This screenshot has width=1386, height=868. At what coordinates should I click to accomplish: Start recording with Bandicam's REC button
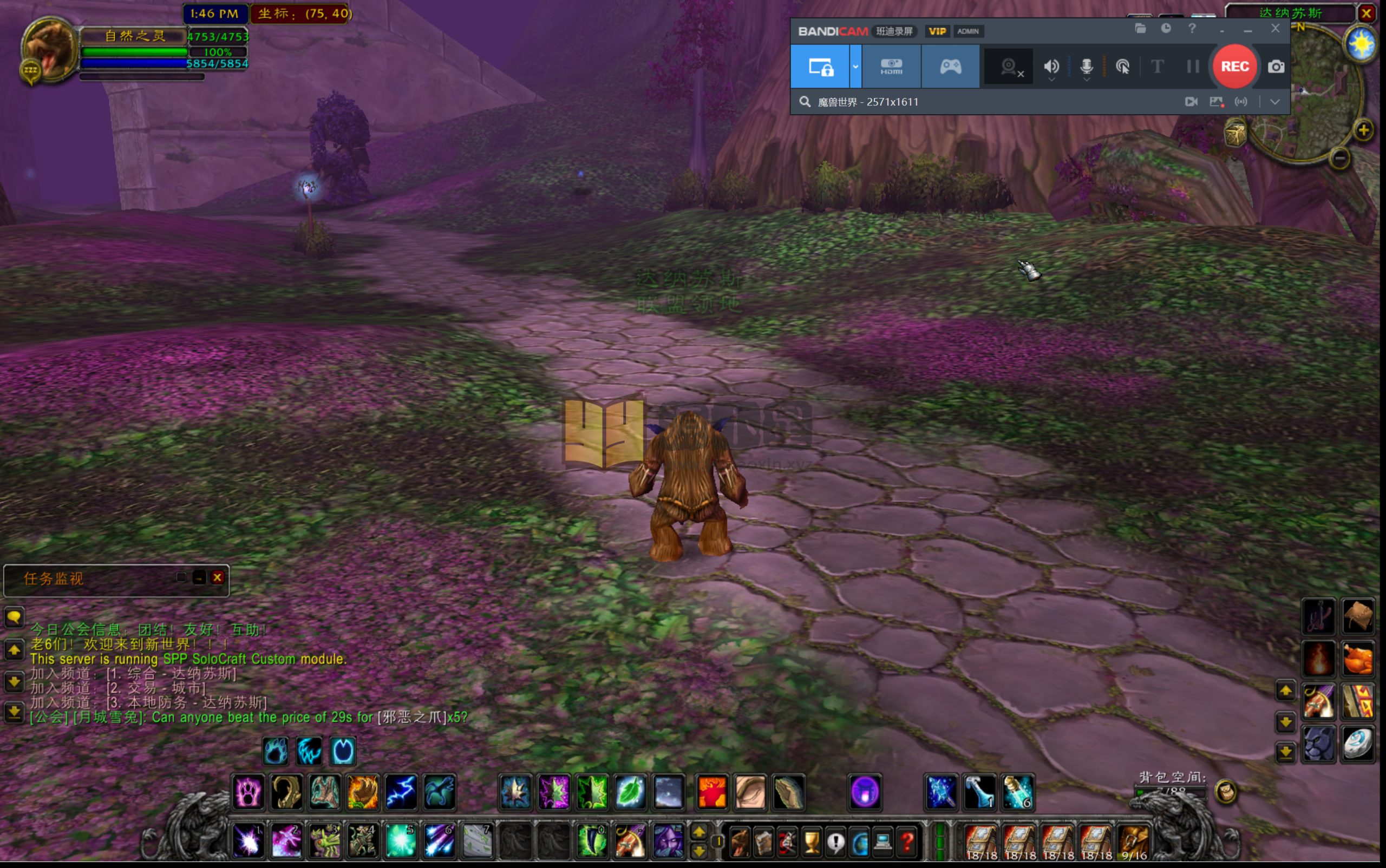click(x=1234, y=67)
